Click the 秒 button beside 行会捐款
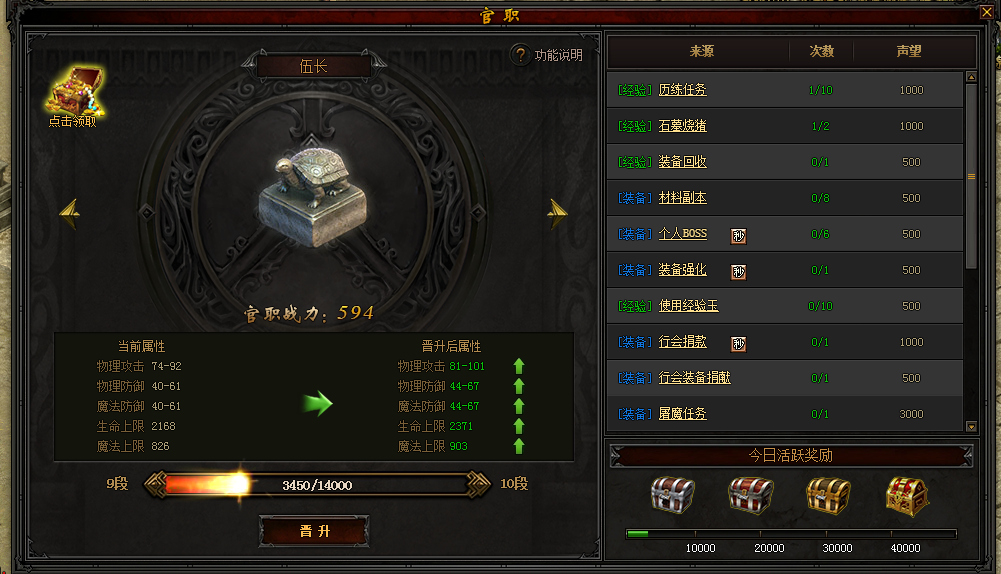 point(738,343)
